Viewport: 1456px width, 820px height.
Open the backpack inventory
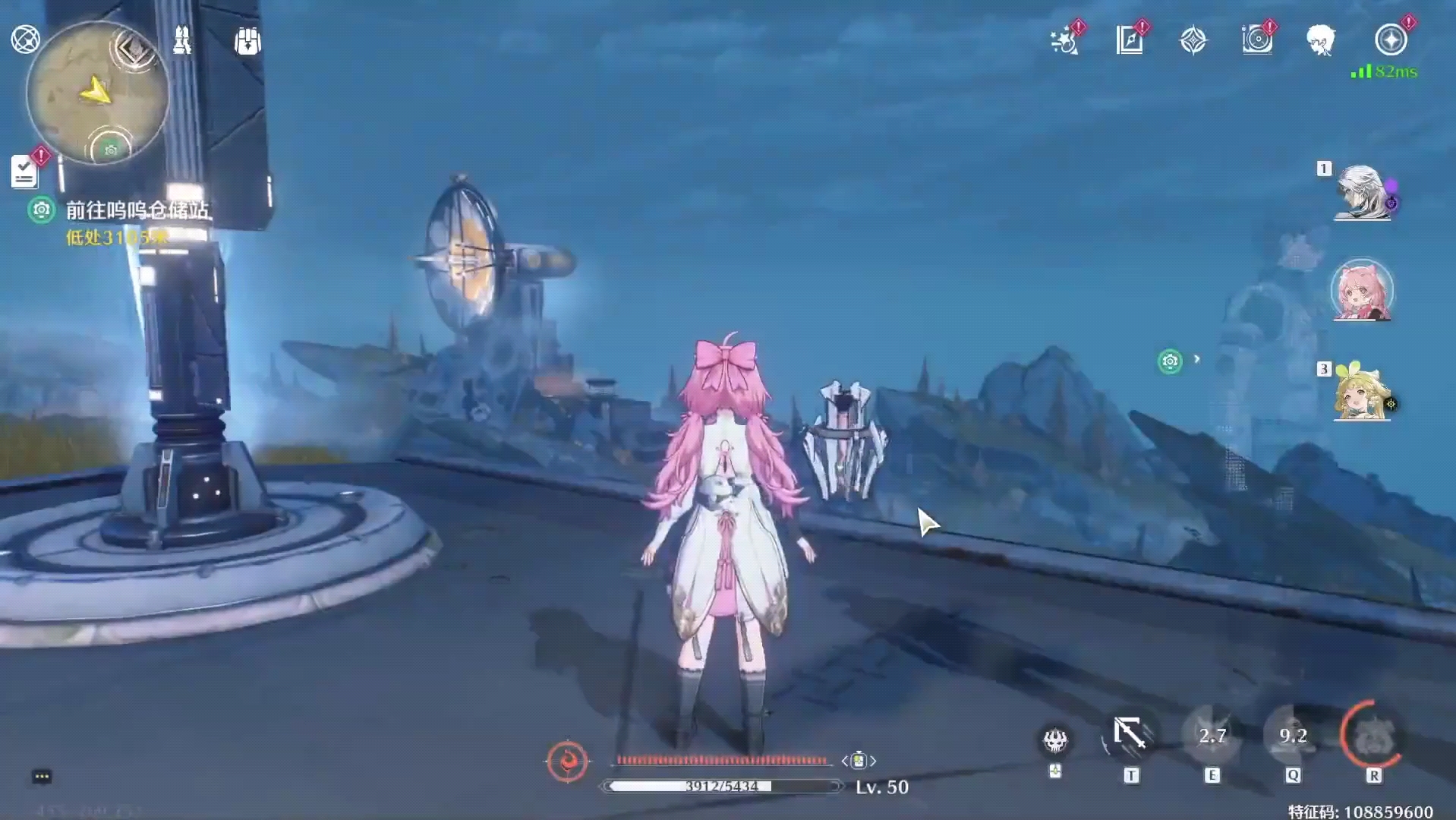click(247, 41)
